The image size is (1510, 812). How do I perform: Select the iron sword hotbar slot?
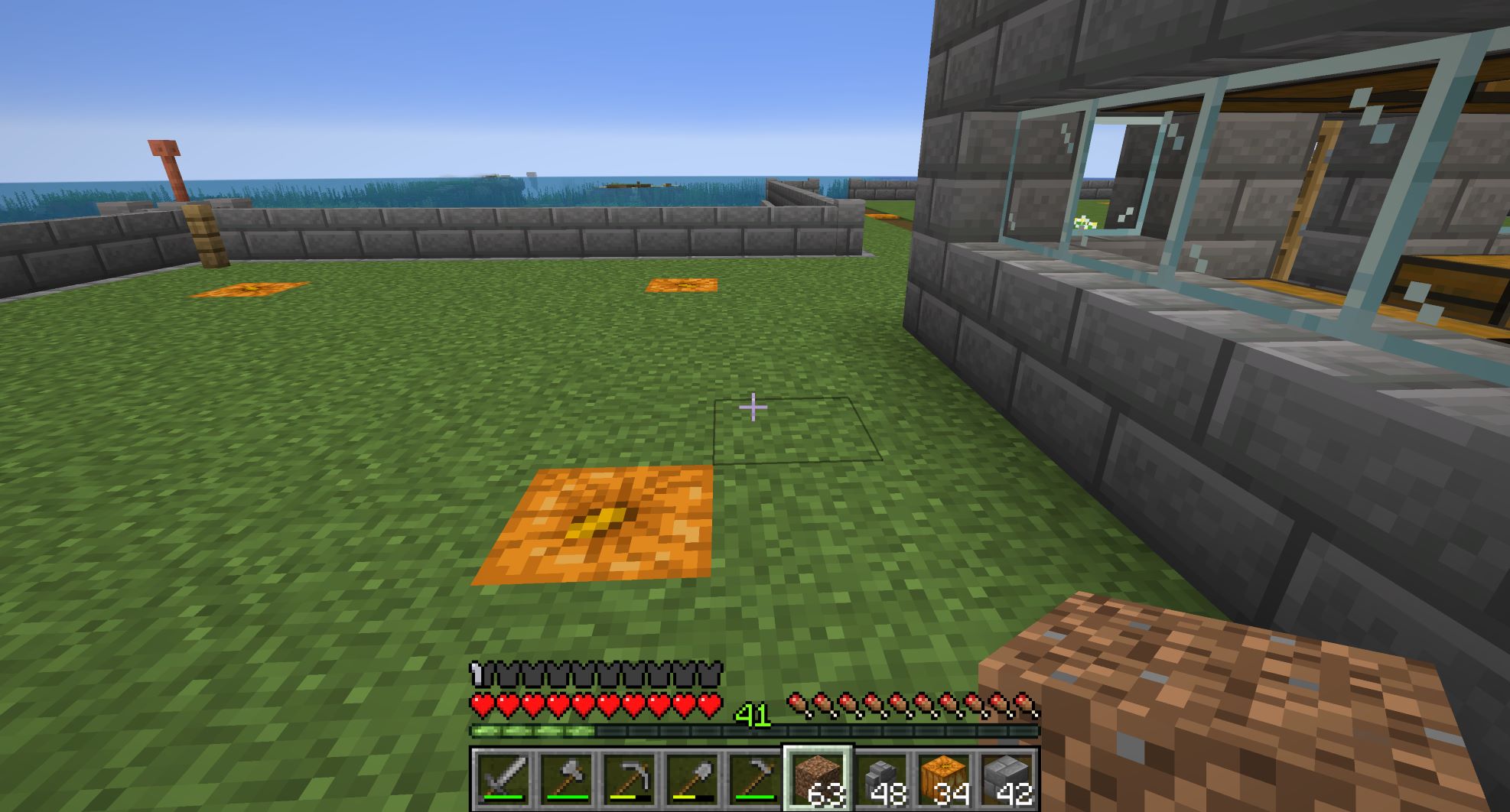pos(503,780)
